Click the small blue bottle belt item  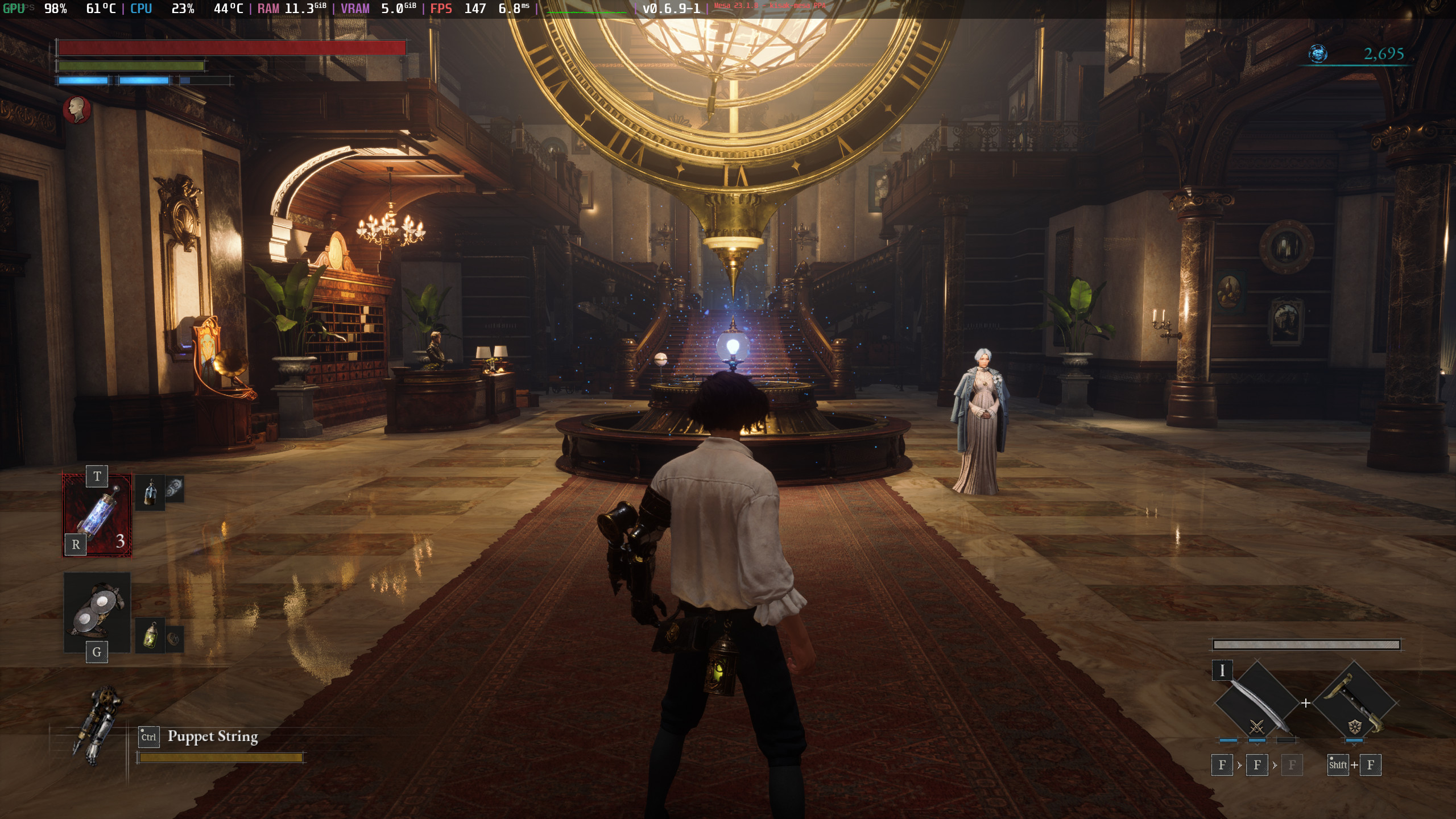click(x=150, y=492)
